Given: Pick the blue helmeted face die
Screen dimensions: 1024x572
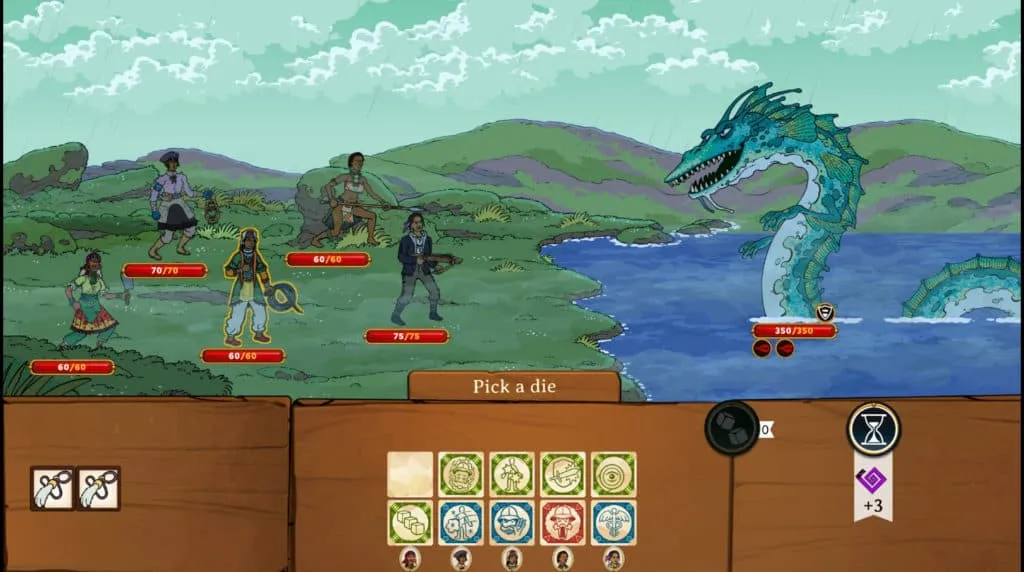Looking at the screenshot, I should (512, 522).
